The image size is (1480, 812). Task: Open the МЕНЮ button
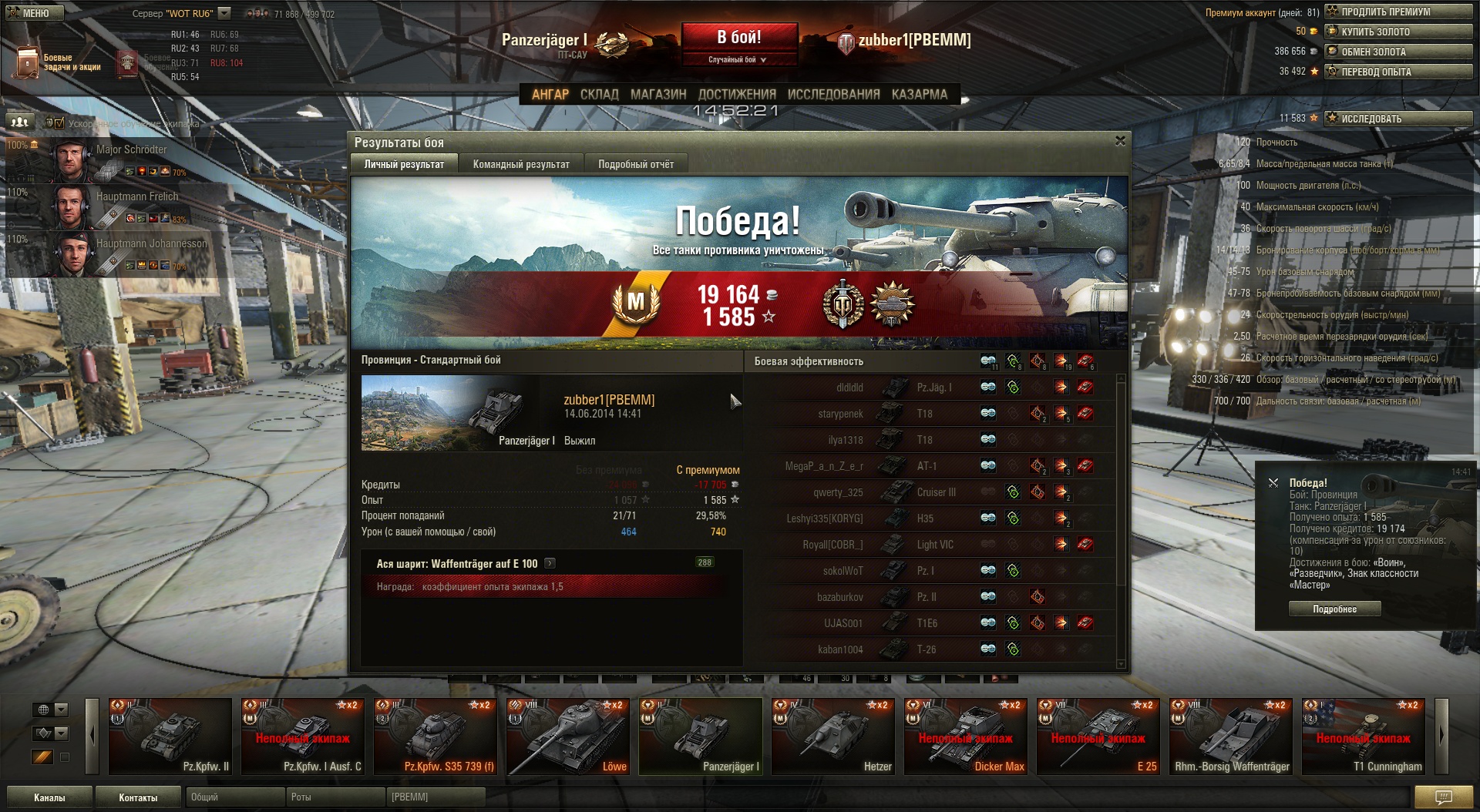point(32,13)
